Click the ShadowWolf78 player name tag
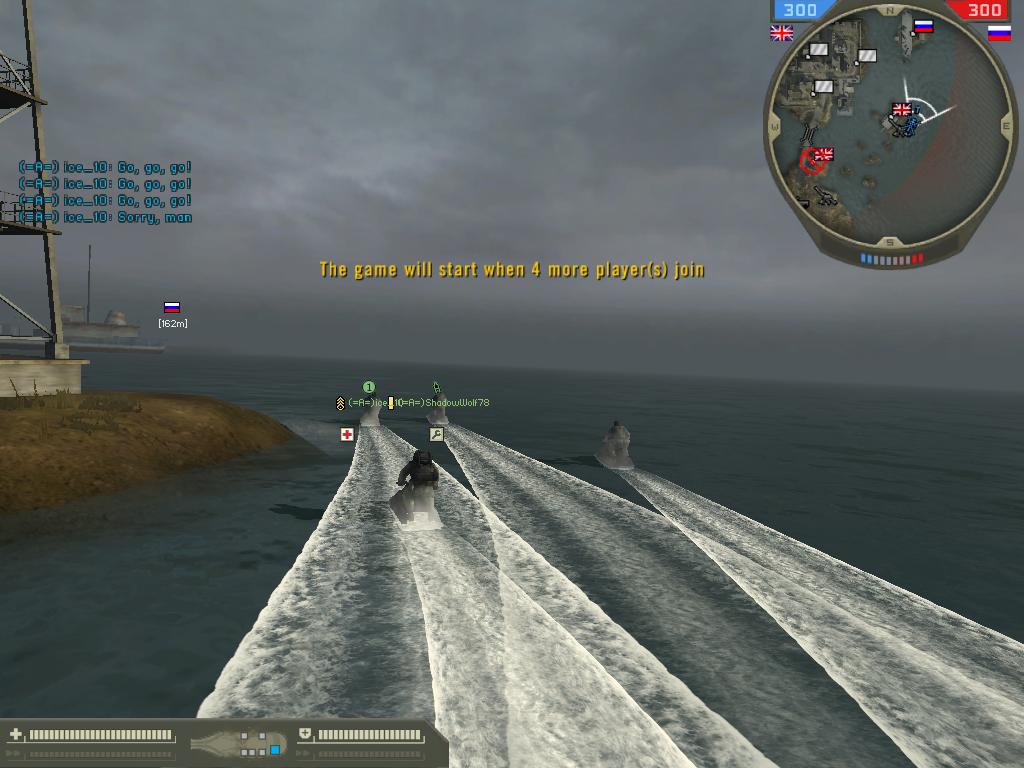Image resolution: width=1024 pixels, height=768 pixels. pos(456,403)
